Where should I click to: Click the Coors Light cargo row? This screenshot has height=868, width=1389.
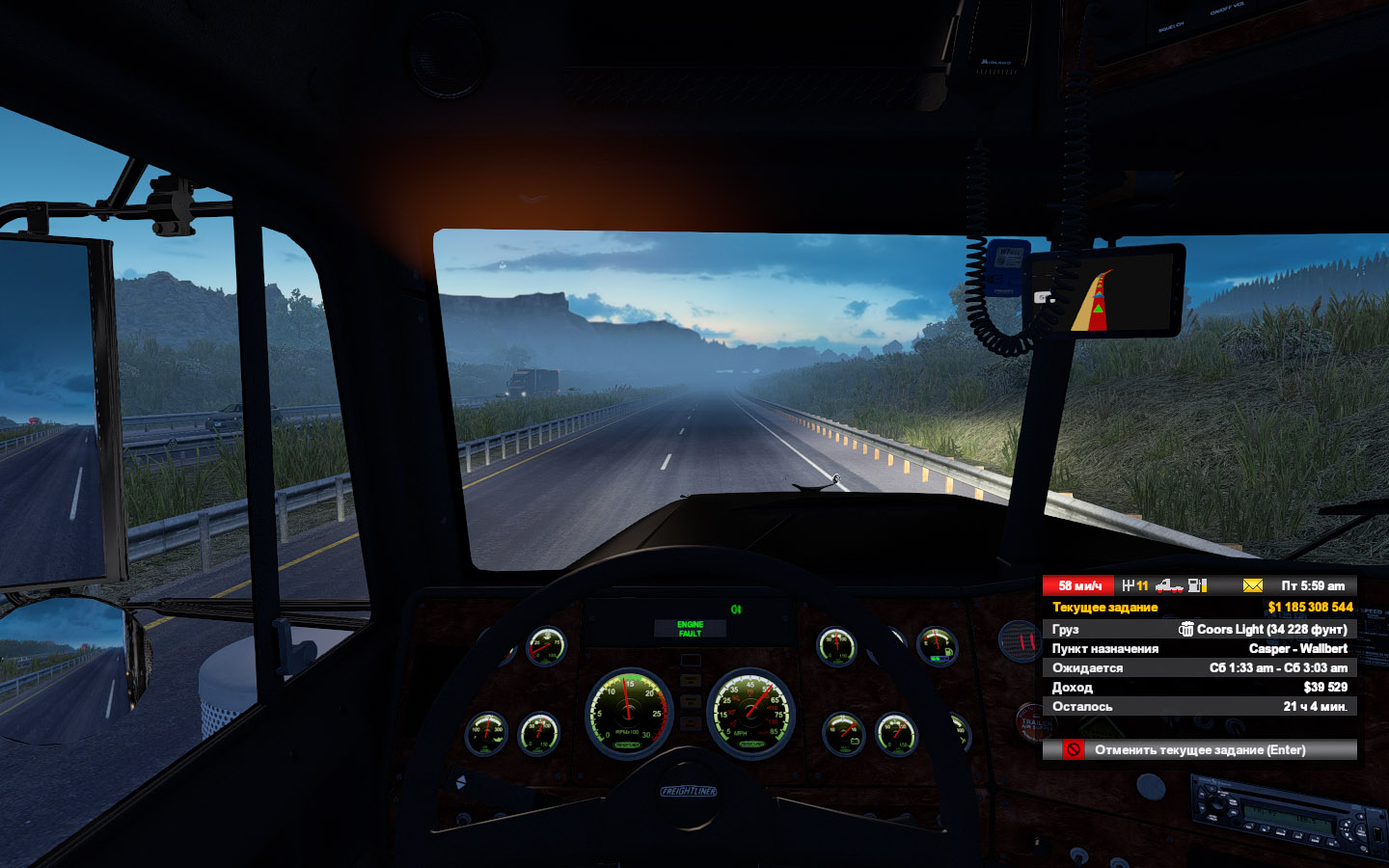point(1199,629)
